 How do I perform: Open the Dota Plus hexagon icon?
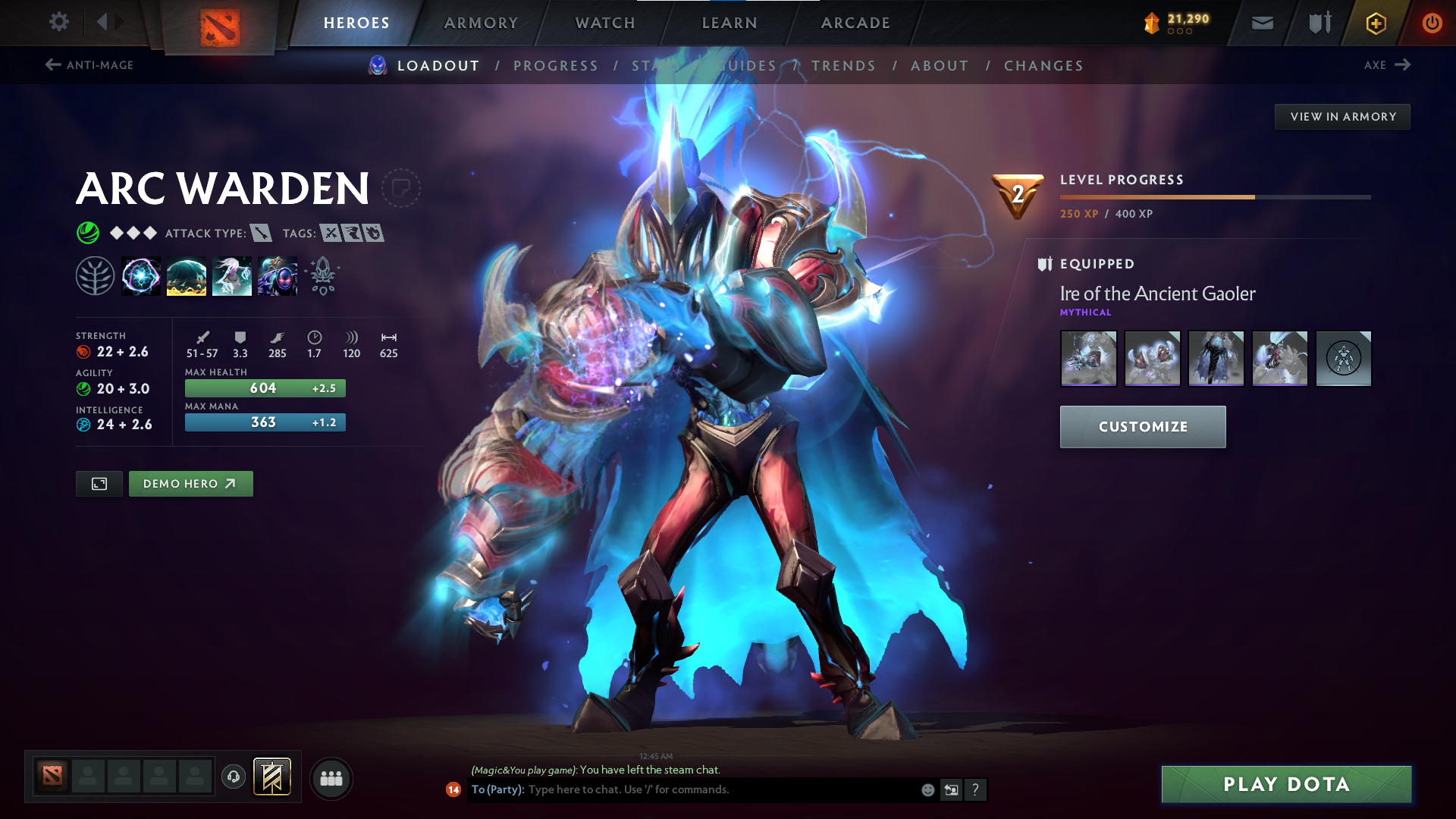click(x=1375, y=23)
